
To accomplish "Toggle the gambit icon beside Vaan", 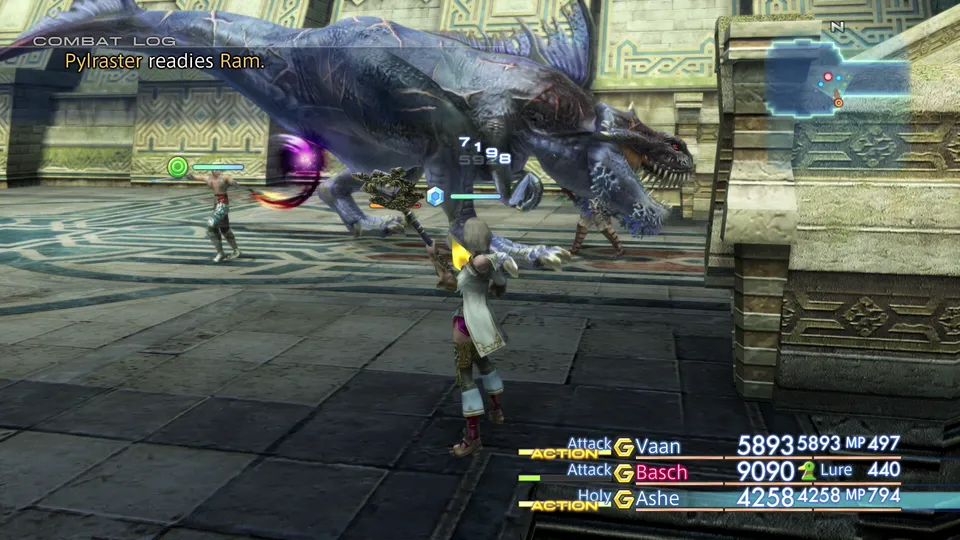I will 624,446.
